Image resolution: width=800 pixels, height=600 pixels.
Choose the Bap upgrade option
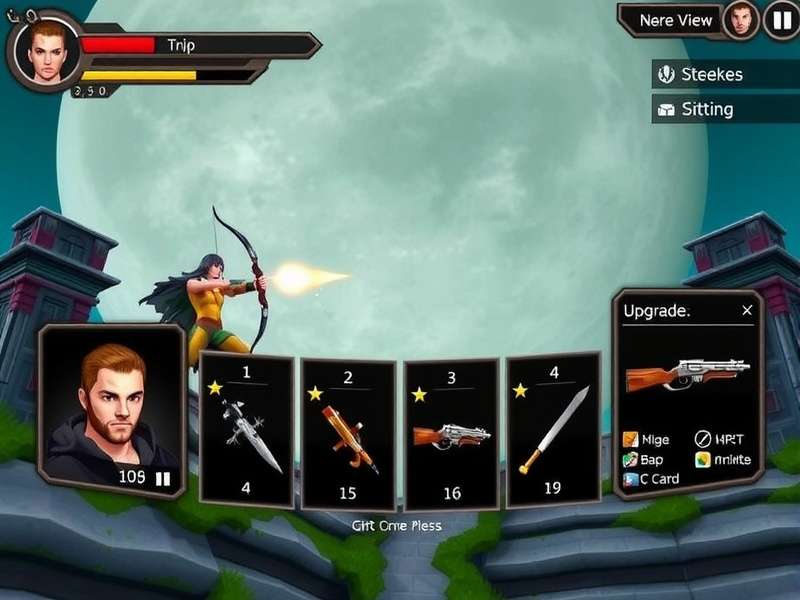click(x=644, y=460)
